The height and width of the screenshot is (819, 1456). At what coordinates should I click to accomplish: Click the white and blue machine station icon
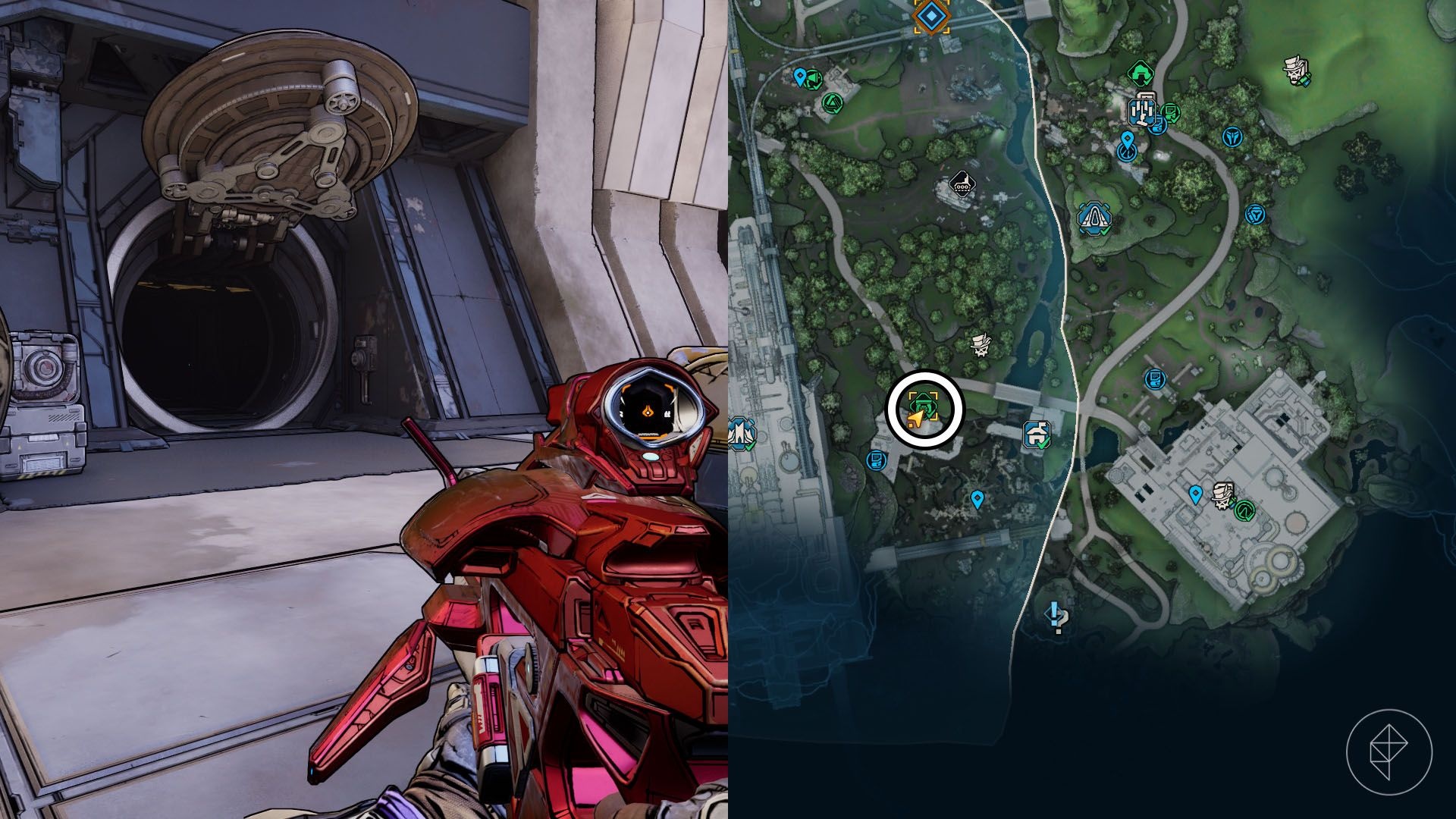coord(1141,111)
